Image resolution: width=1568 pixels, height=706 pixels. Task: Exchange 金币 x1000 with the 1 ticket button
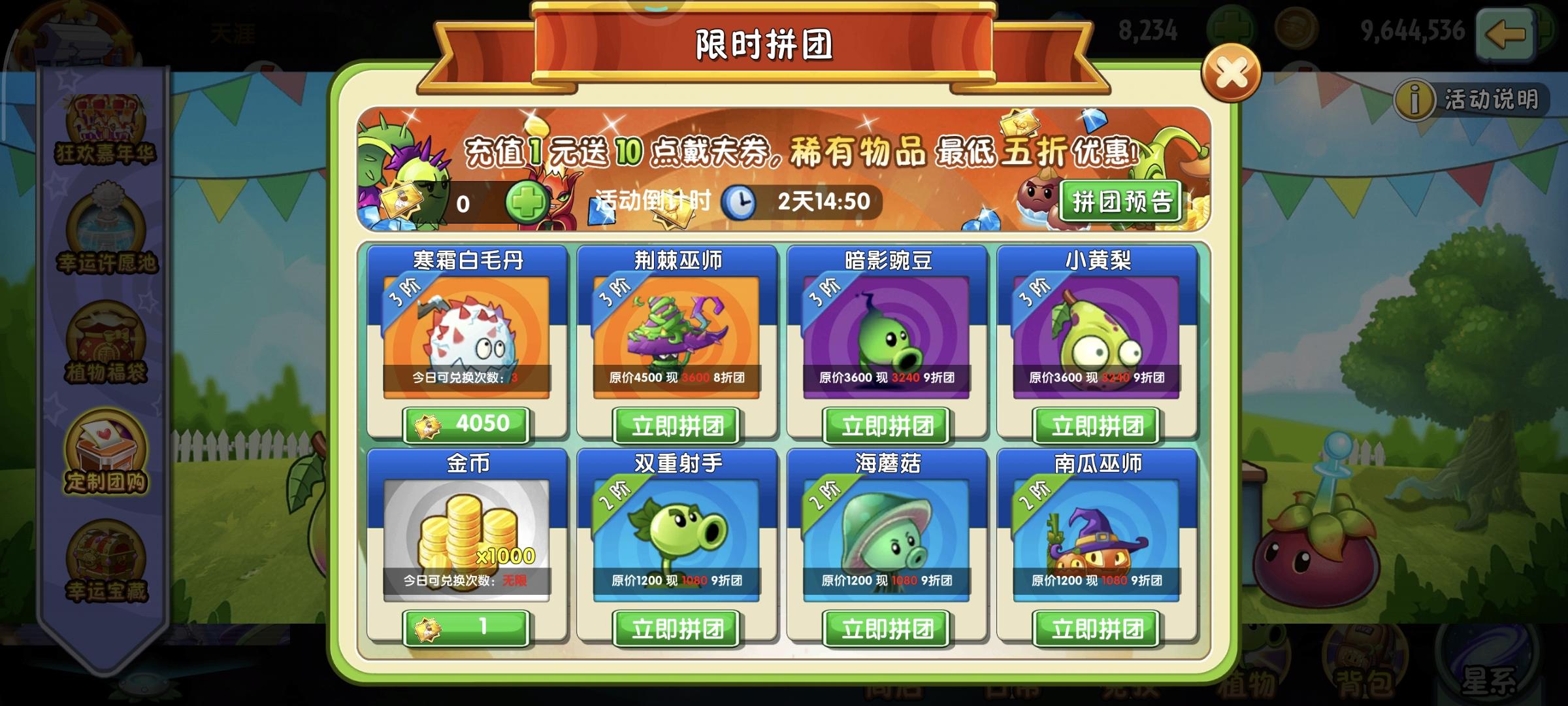coord(466,628)
